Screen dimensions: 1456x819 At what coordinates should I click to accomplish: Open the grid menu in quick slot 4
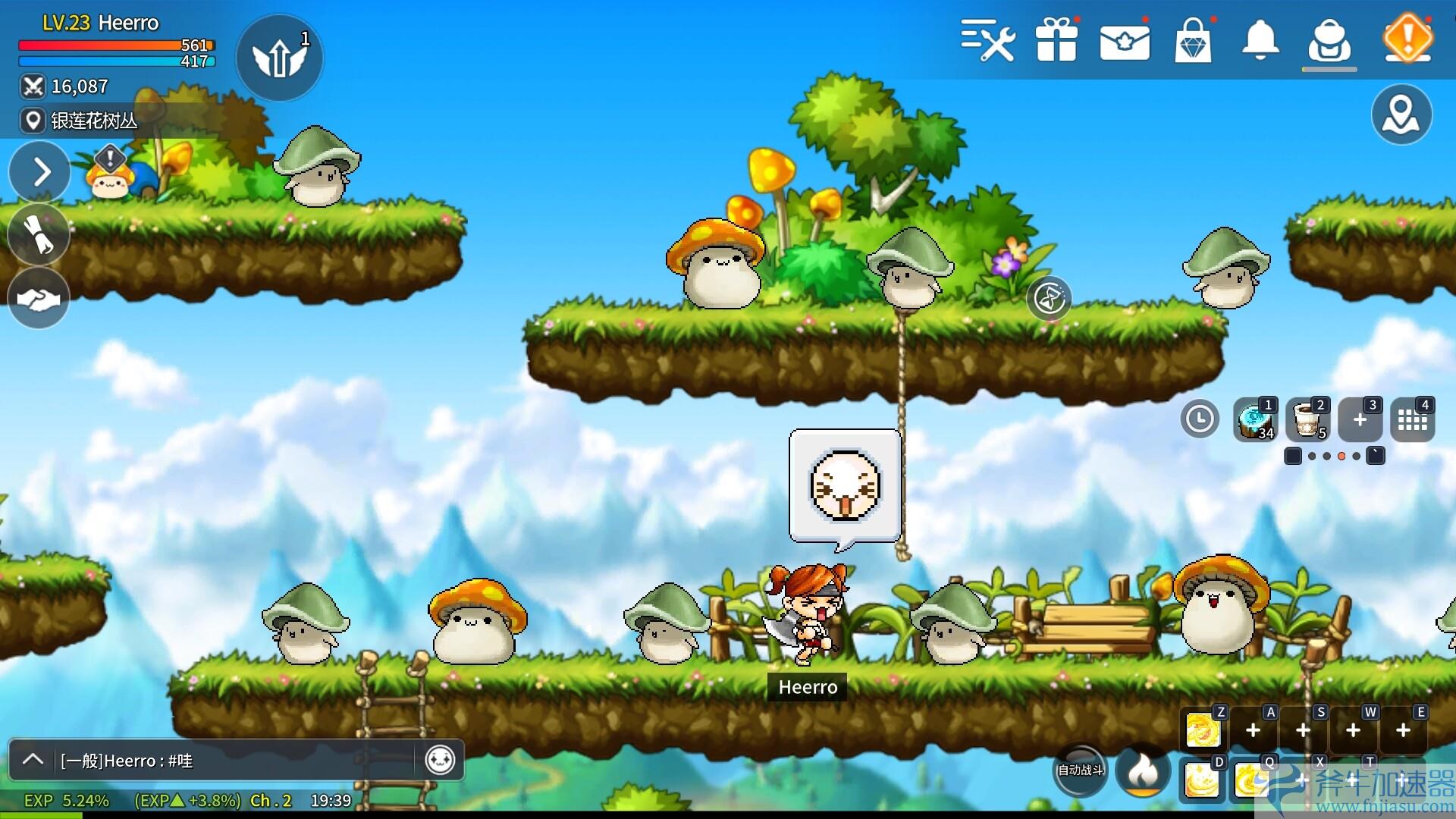click(1412, 419)
